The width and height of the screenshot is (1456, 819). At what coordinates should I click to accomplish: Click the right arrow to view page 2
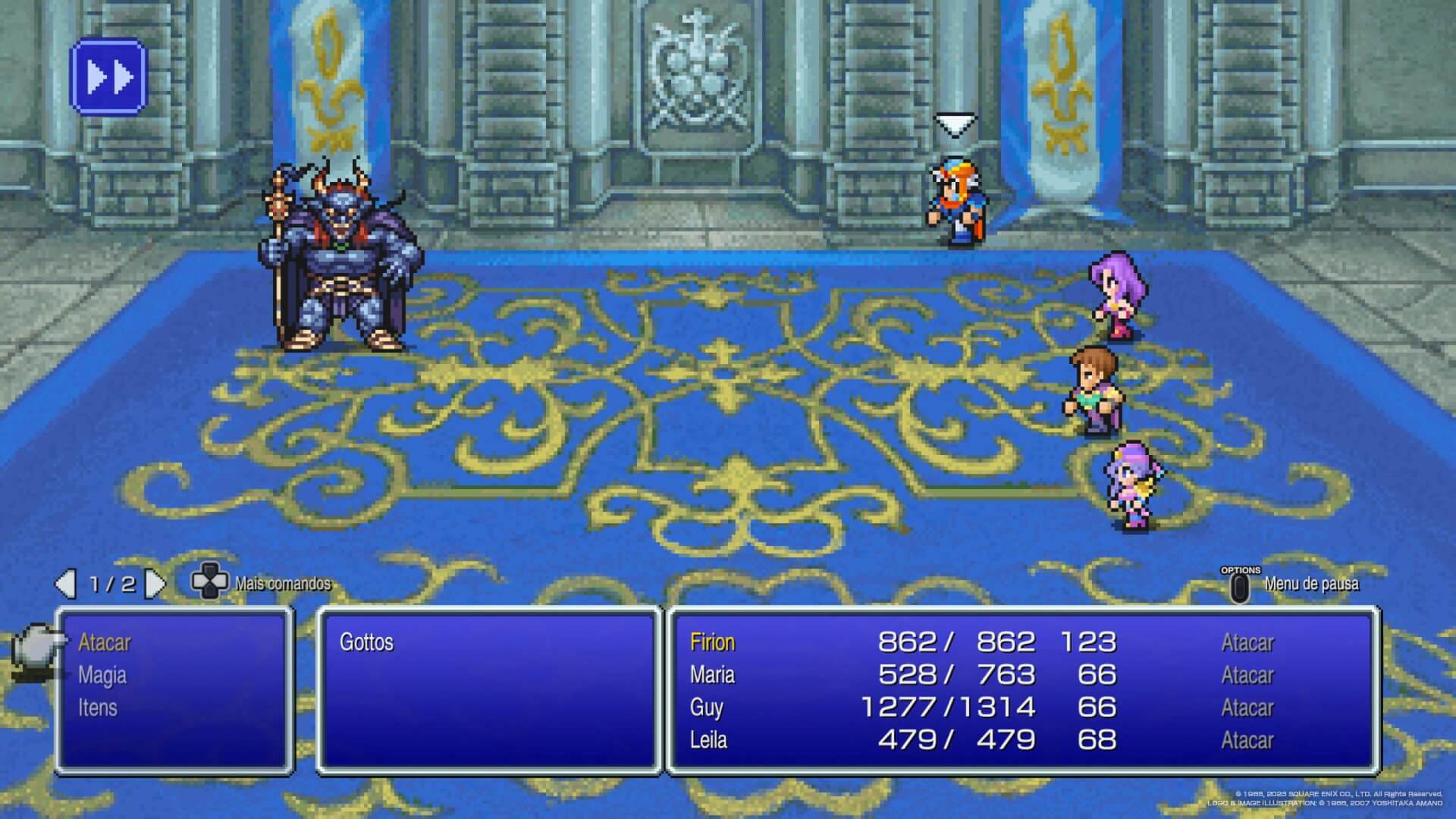155,584
